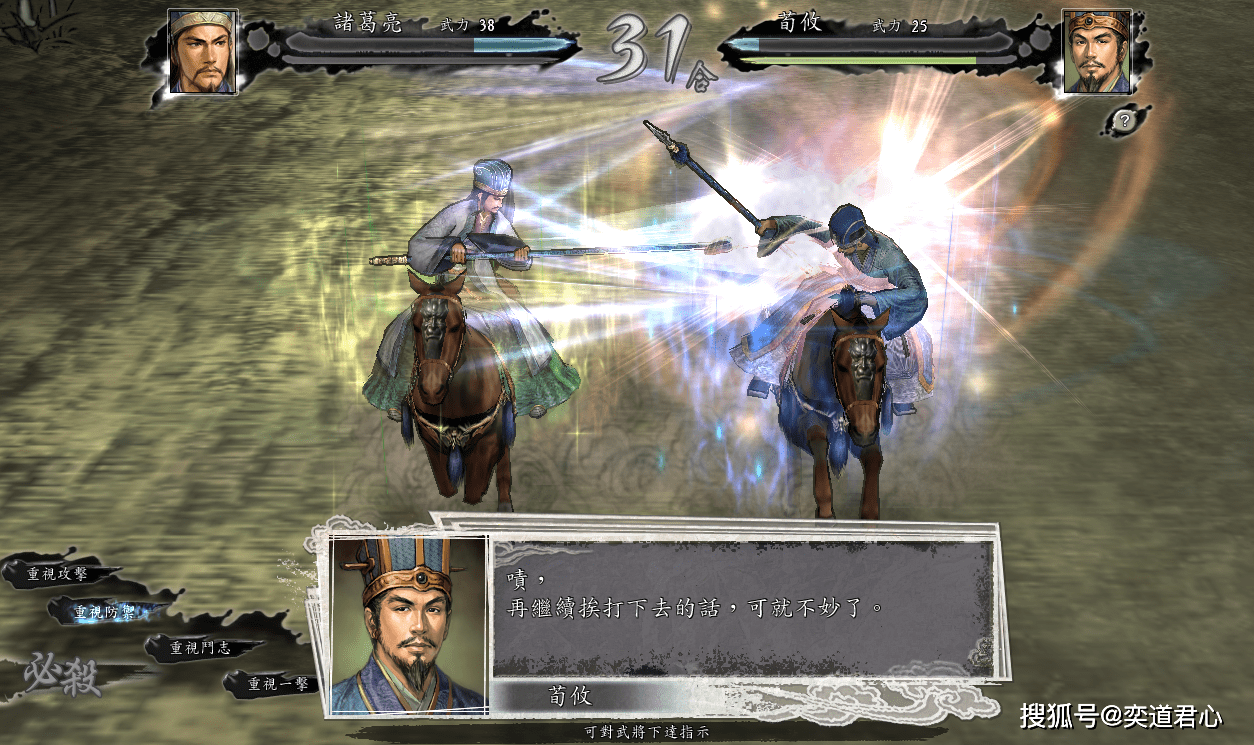Click 諸葛亮's portrait in the top bar

tap(202, 52)
